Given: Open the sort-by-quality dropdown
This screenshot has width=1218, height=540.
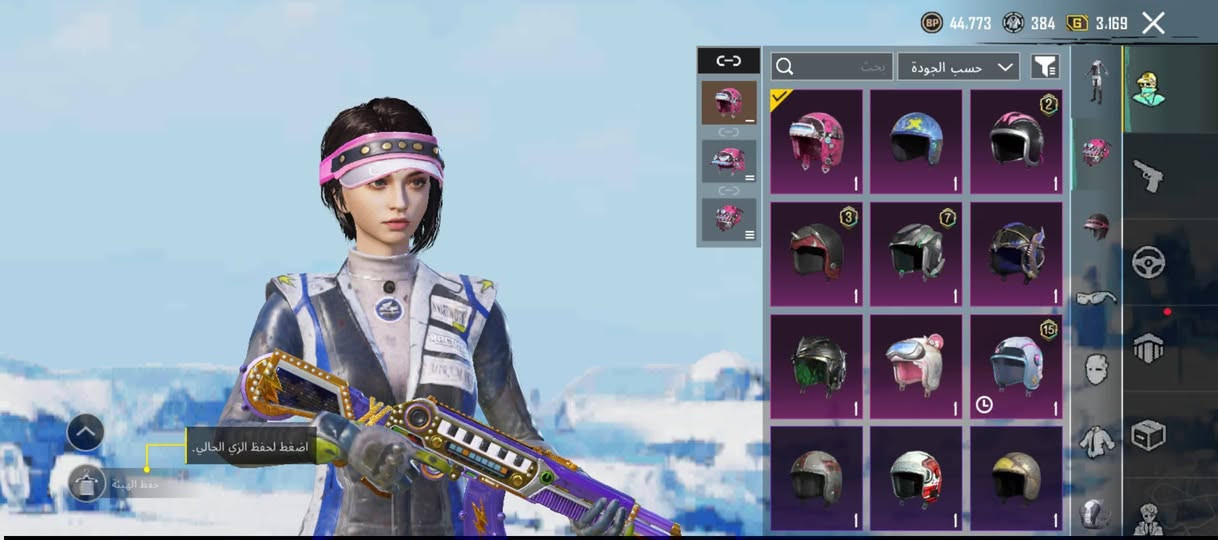Looking at the screenshot, I should coord(958,67).
